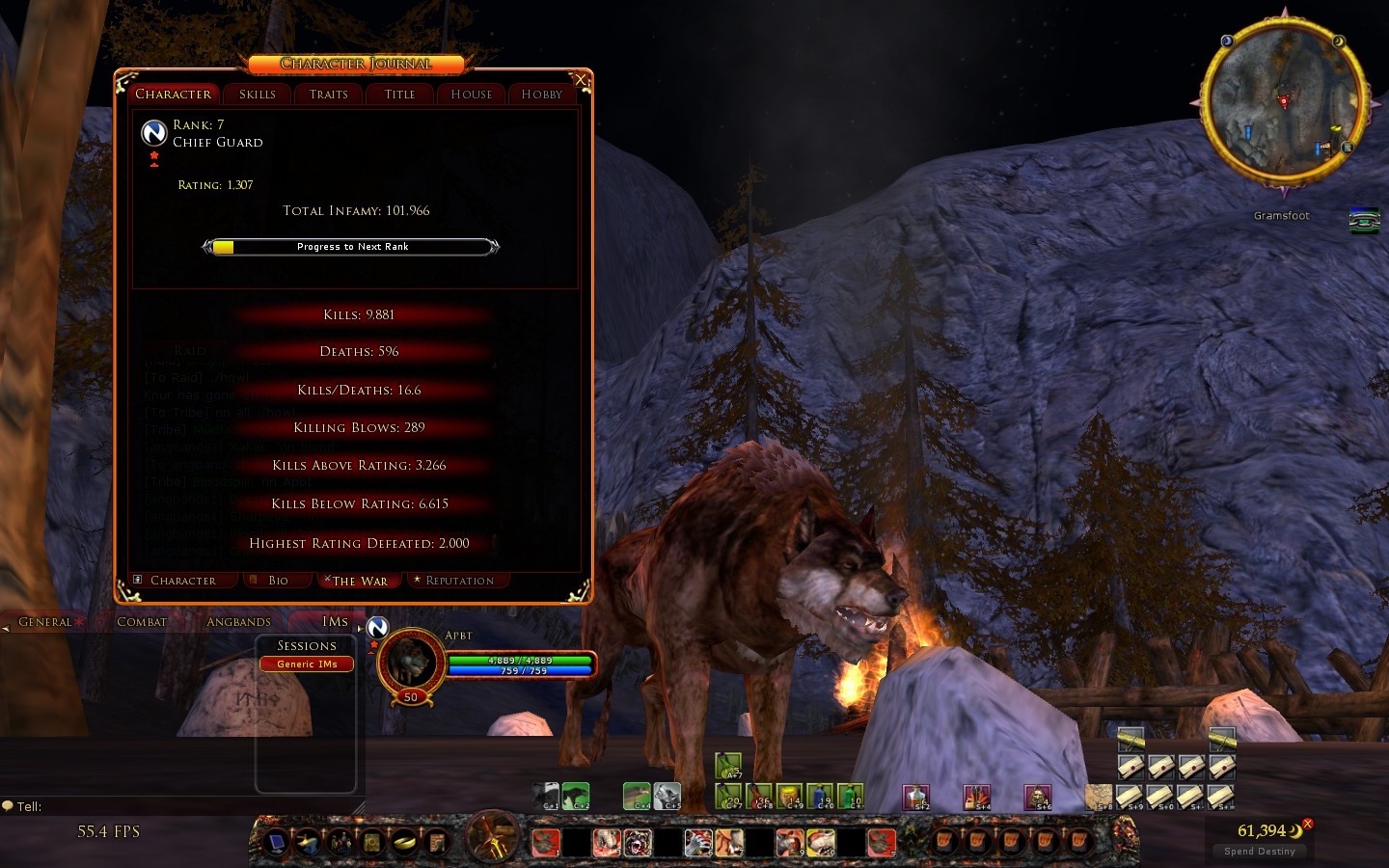
Task: Choose the Generic IMs session
Action: 307,664
